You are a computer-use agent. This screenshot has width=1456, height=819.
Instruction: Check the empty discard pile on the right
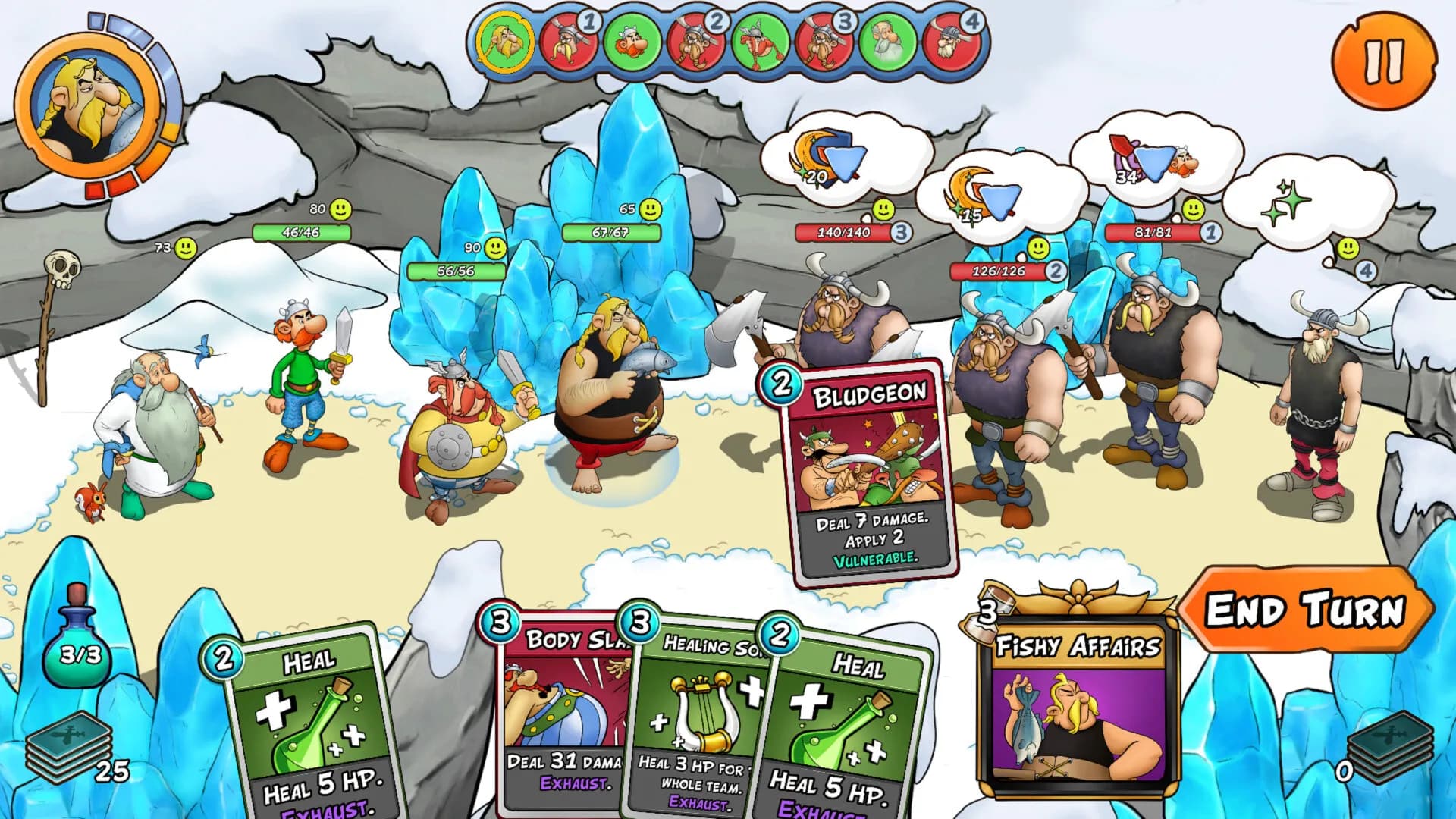1390,747
